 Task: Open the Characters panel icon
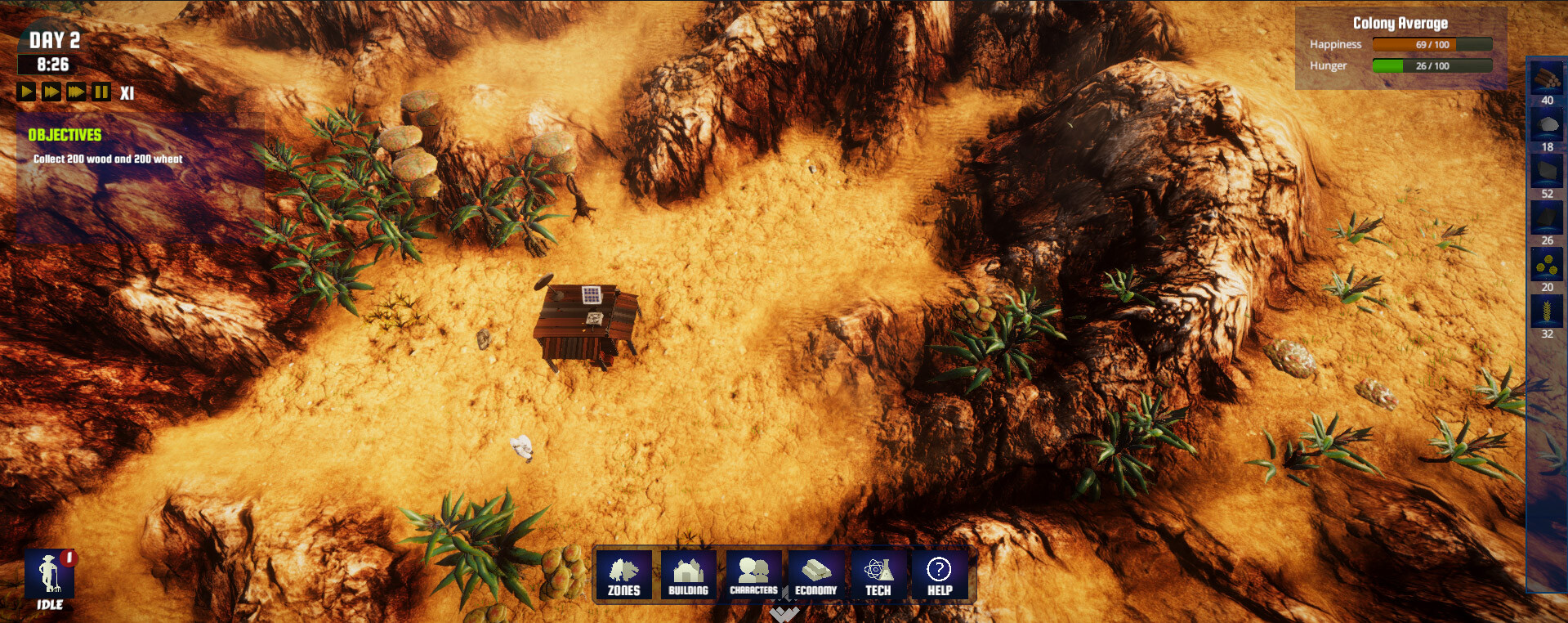click(x=753, y=575)
